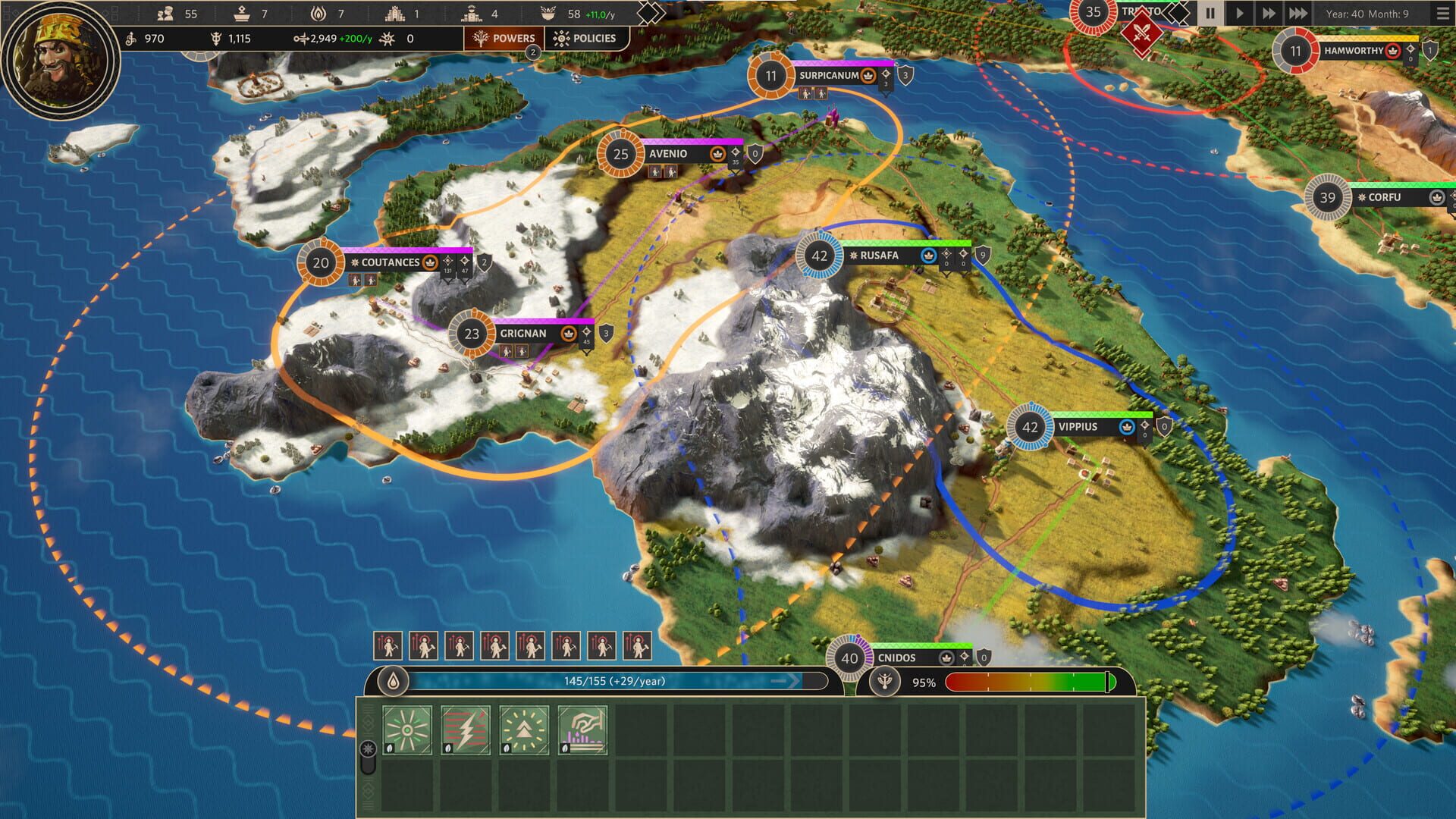
Task: Toggle the sun switch beside the power slots
Action: 368,747
